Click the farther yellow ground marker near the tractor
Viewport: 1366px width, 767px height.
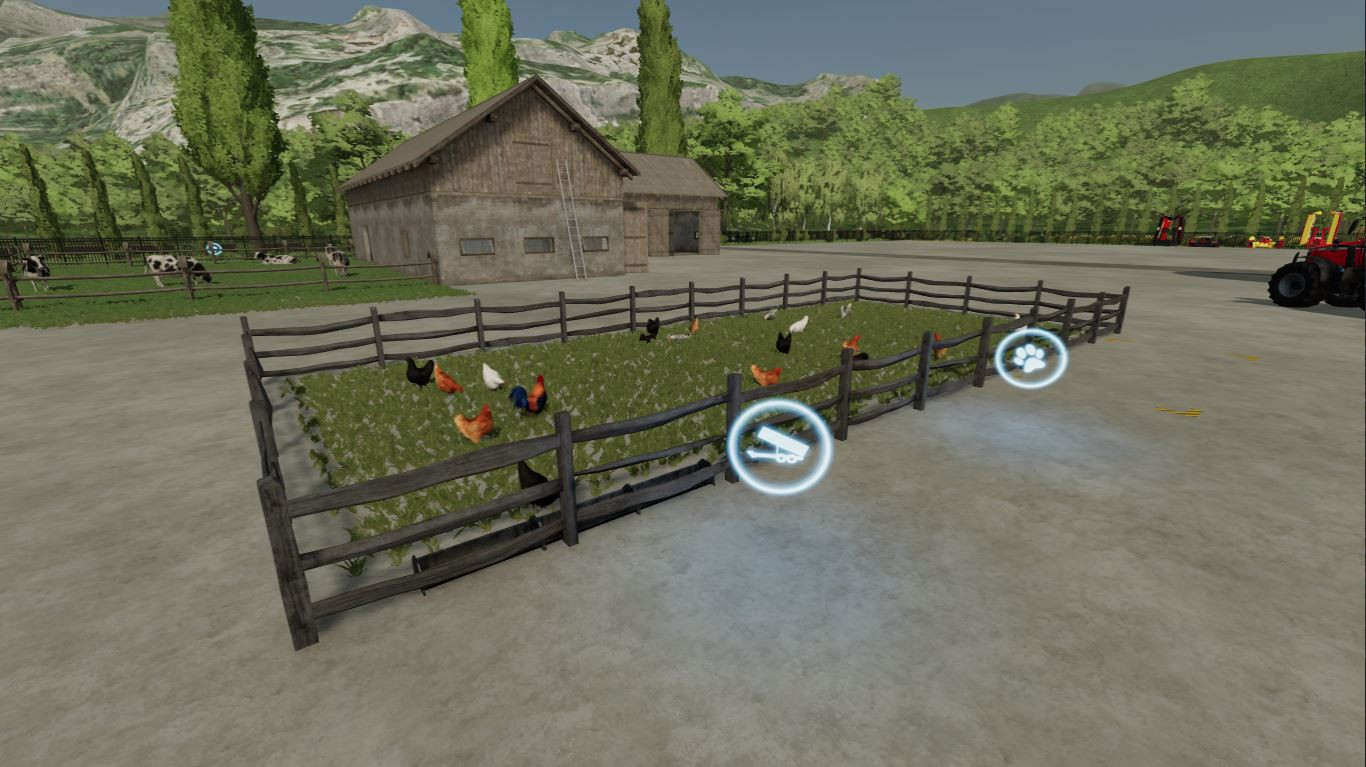[x=1245, y=356]
